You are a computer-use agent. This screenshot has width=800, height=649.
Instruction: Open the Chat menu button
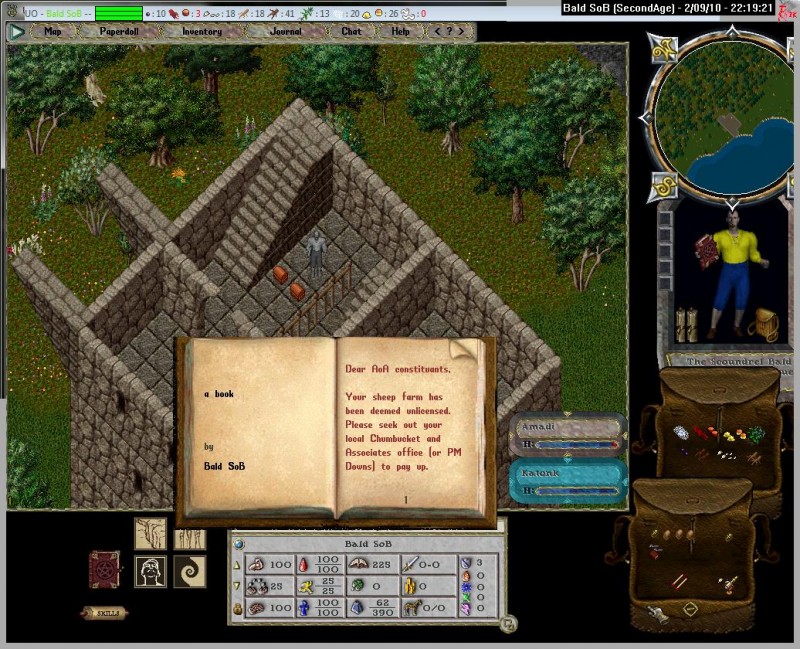click(351, 31)
